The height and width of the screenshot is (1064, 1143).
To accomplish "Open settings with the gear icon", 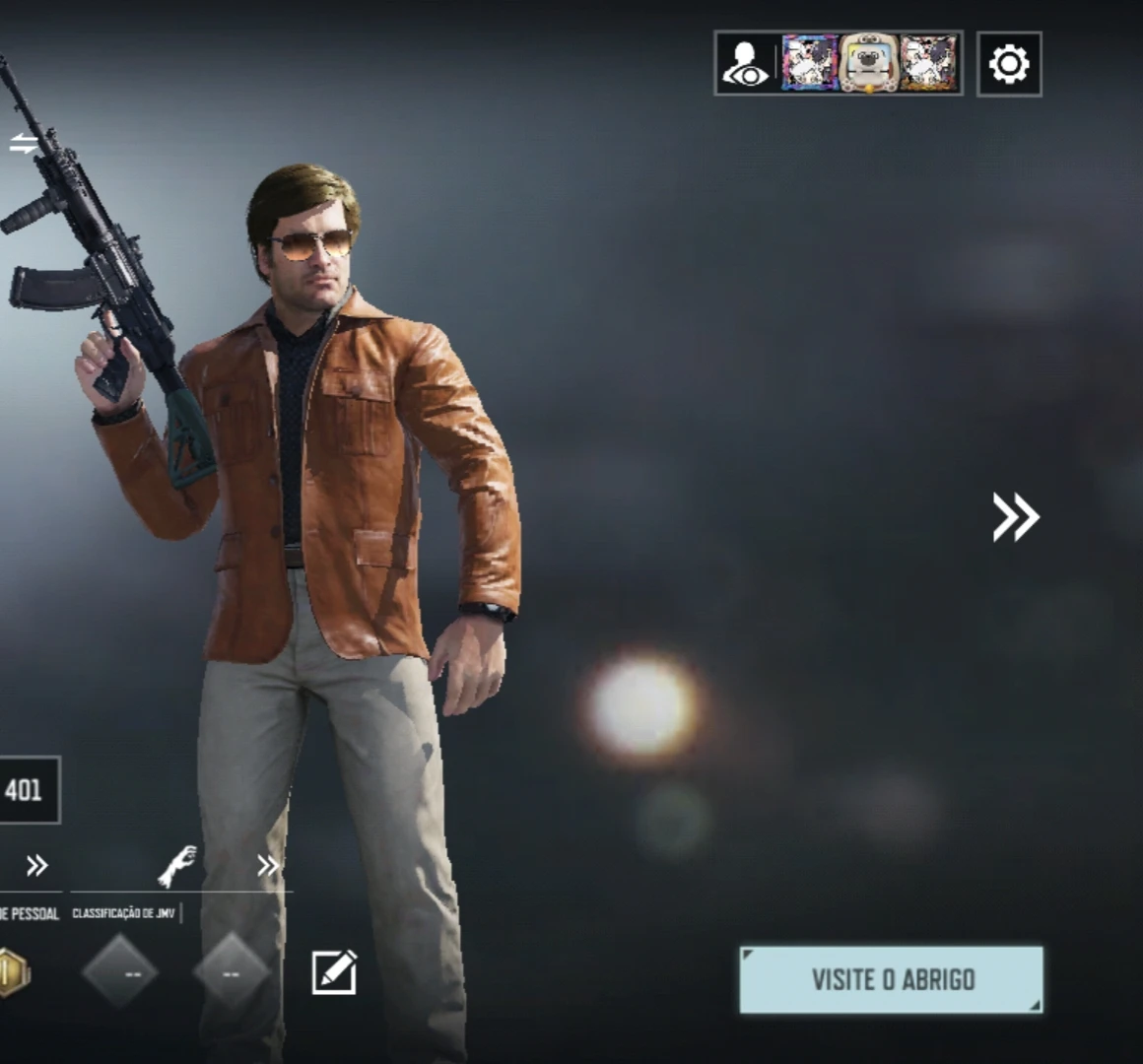I will pyautogui.click(x=1009, y=64).
